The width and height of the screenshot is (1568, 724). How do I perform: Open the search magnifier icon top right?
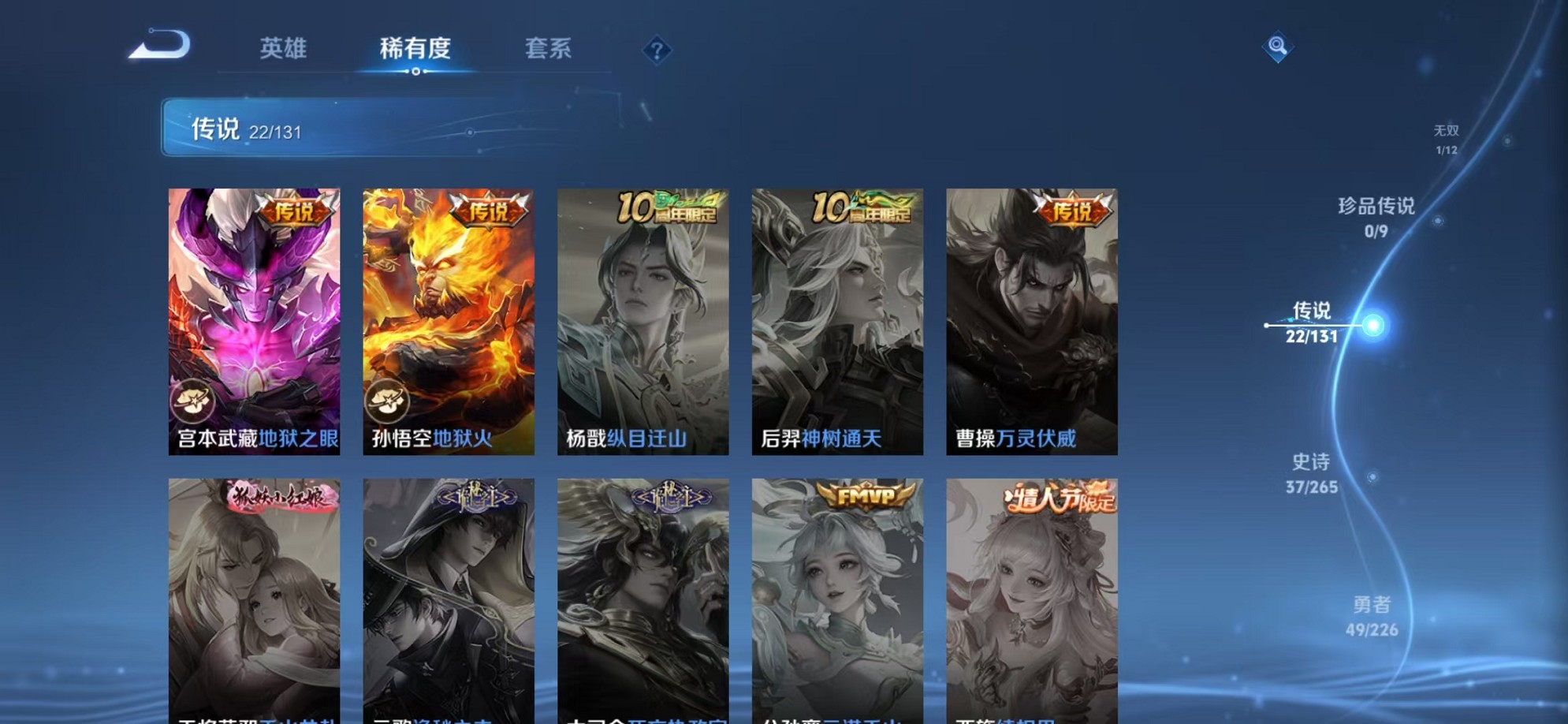[1277, 47]
